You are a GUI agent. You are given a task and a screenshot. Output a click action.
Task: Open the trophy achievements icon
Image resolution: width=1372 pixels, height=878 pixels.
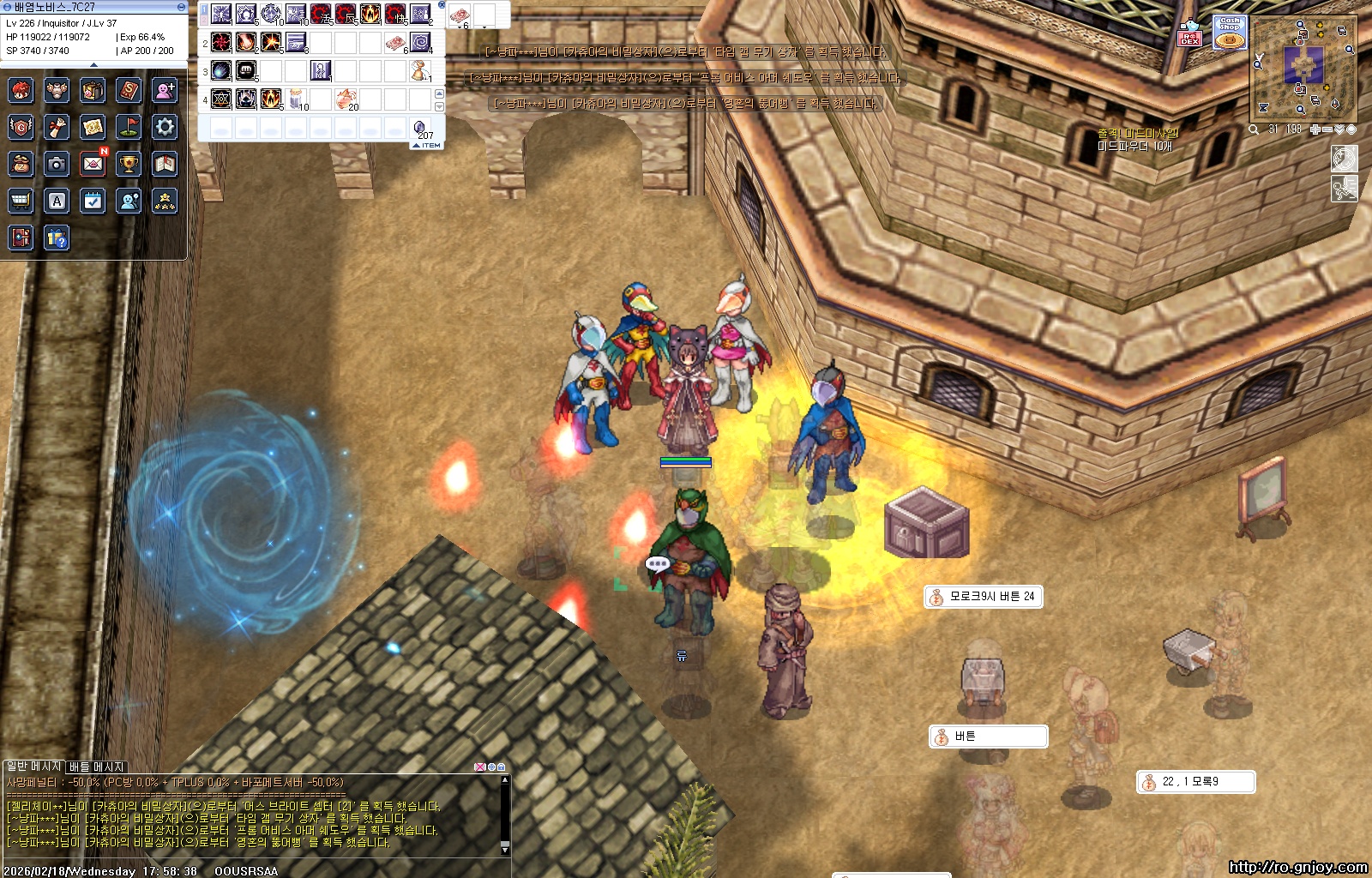(129, 164)
